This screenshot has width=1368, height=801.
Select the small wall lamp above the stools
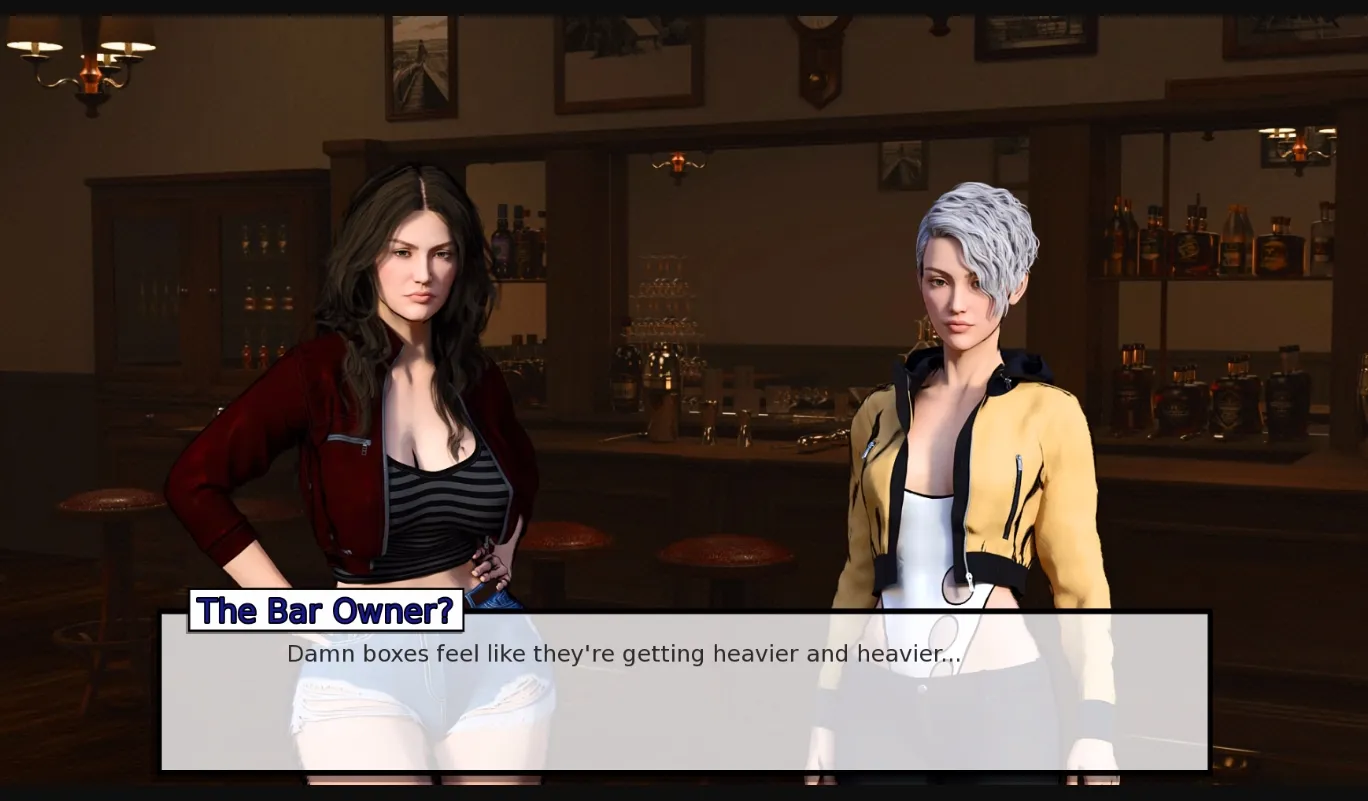coord(680,163)
